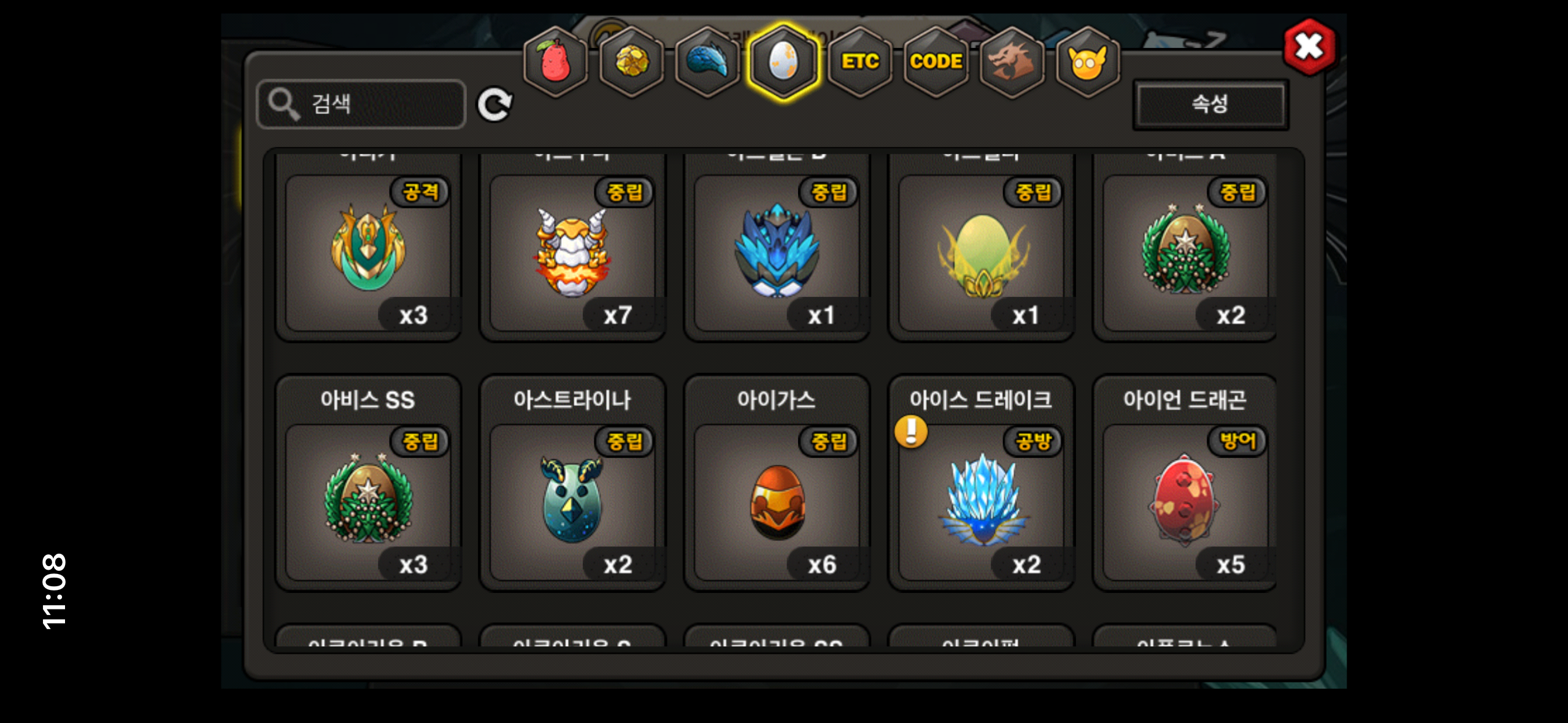Show the brown dragon head tab

[x=1012, y=62]
